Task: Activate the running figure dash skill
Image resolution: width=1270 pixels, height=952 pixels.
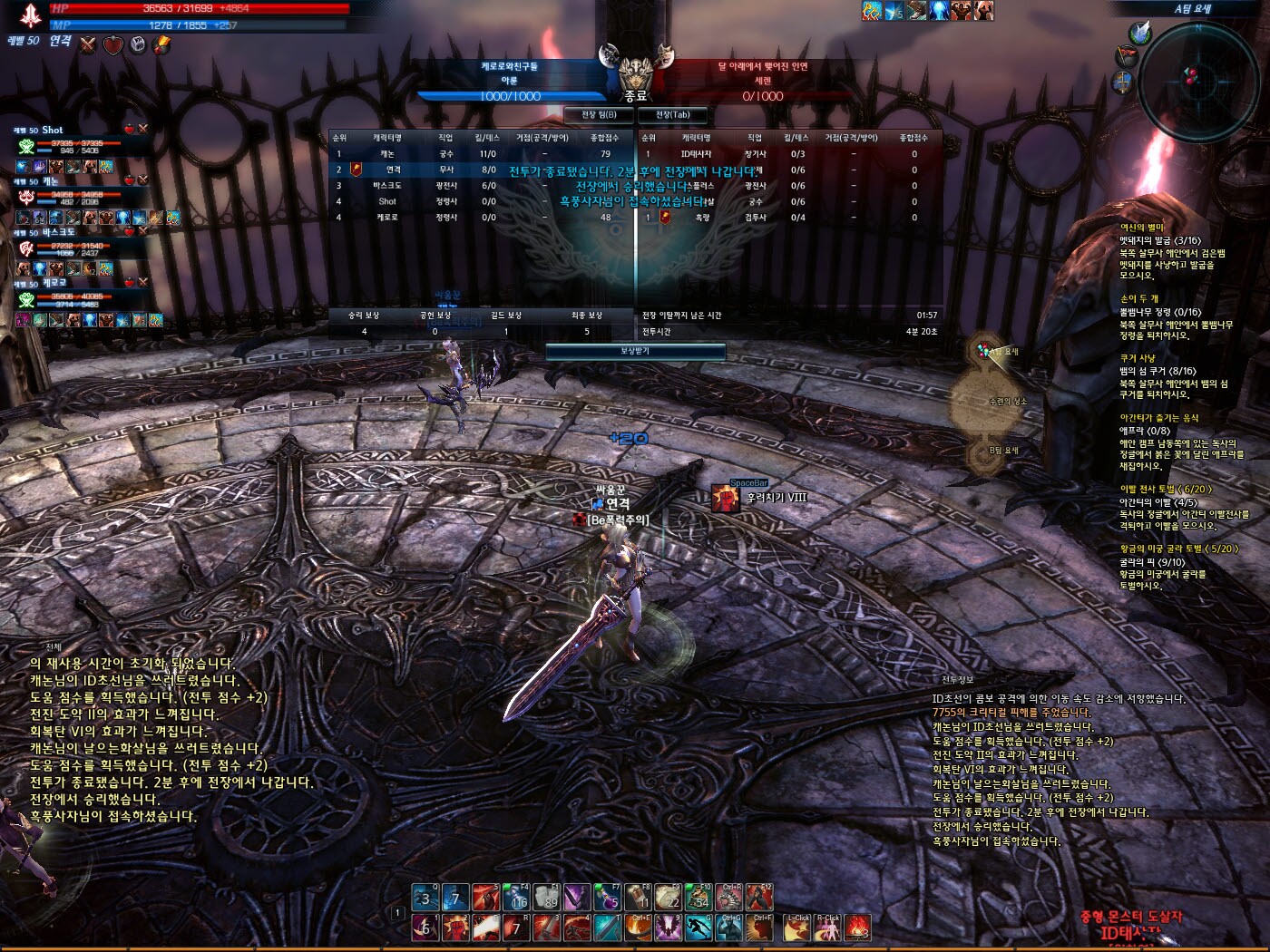Action: (x=698, y=928)
